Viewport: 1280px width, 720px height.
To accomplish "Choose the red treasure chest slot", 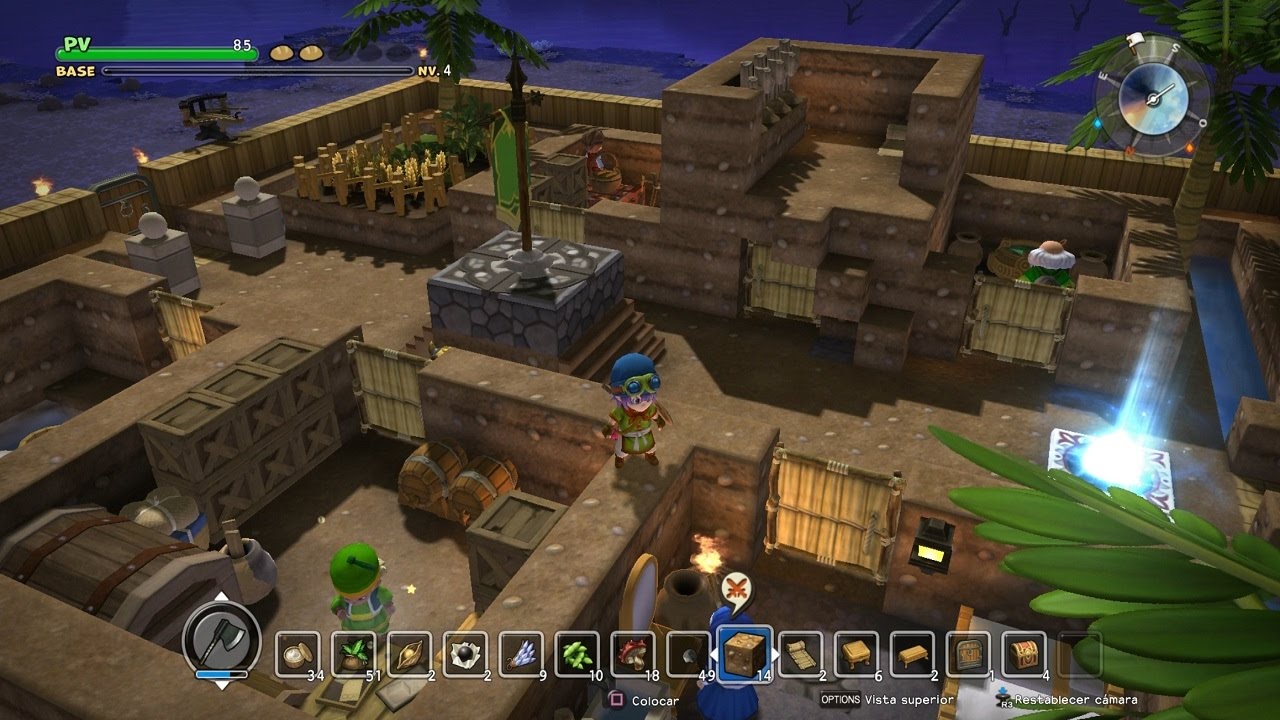I will click(1025, 655).
